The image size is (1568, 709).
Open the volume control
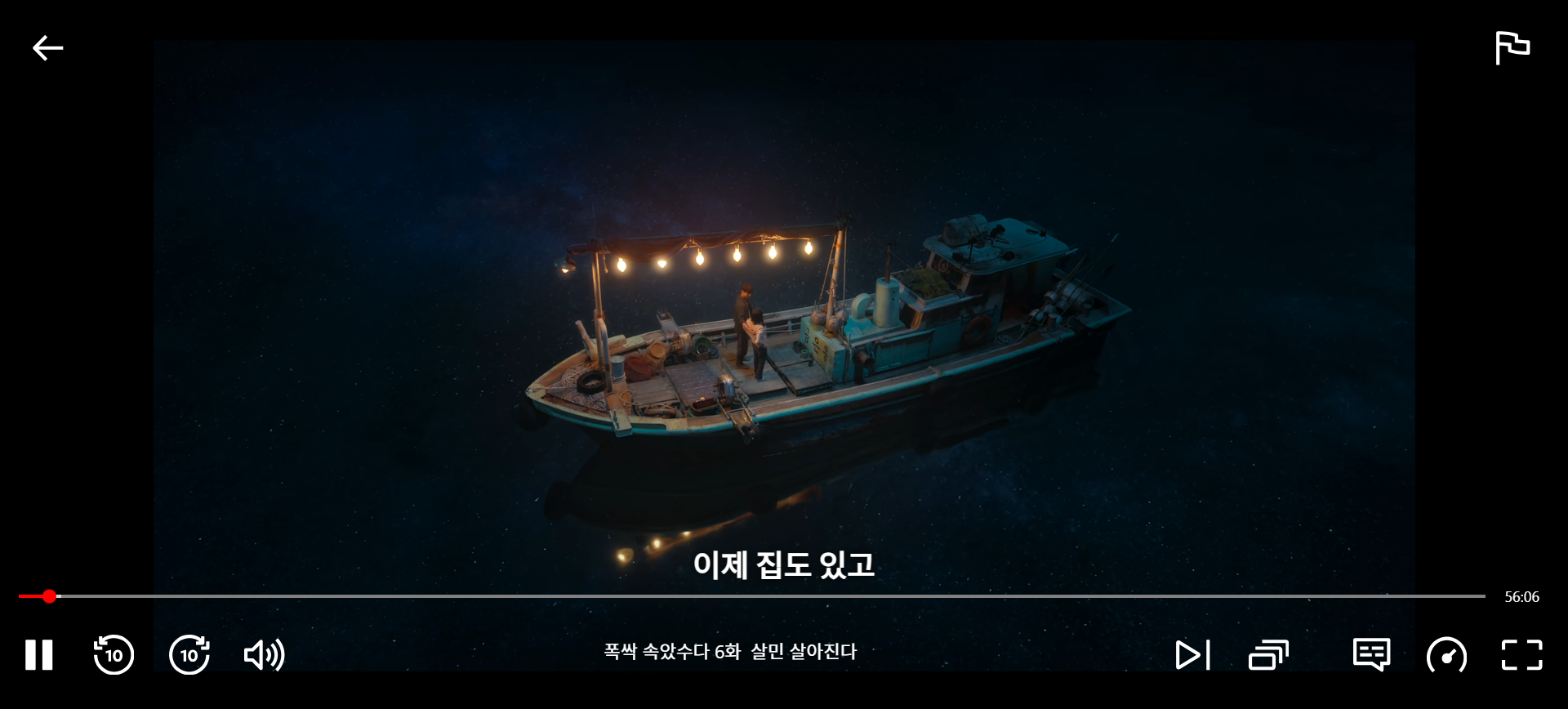click(x=263, y=655)
